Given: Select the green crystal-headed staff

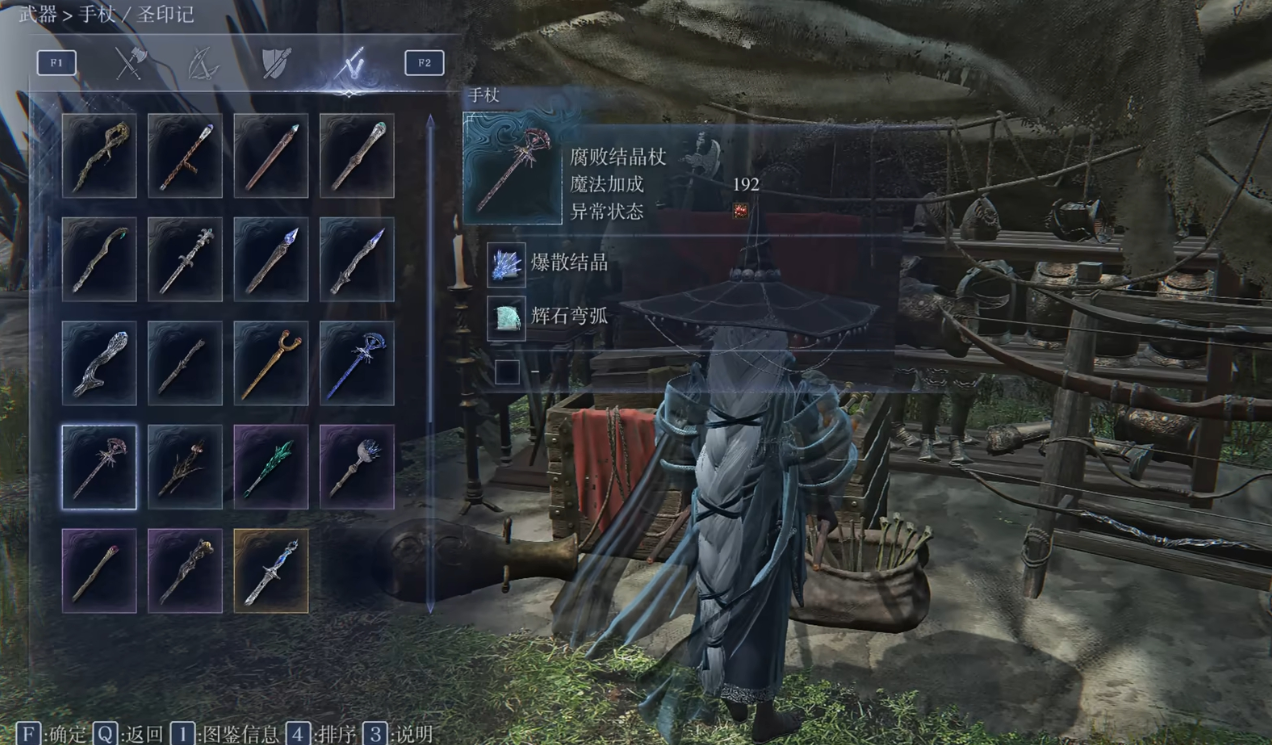Looking at the screenshot, I should point(271,467).
